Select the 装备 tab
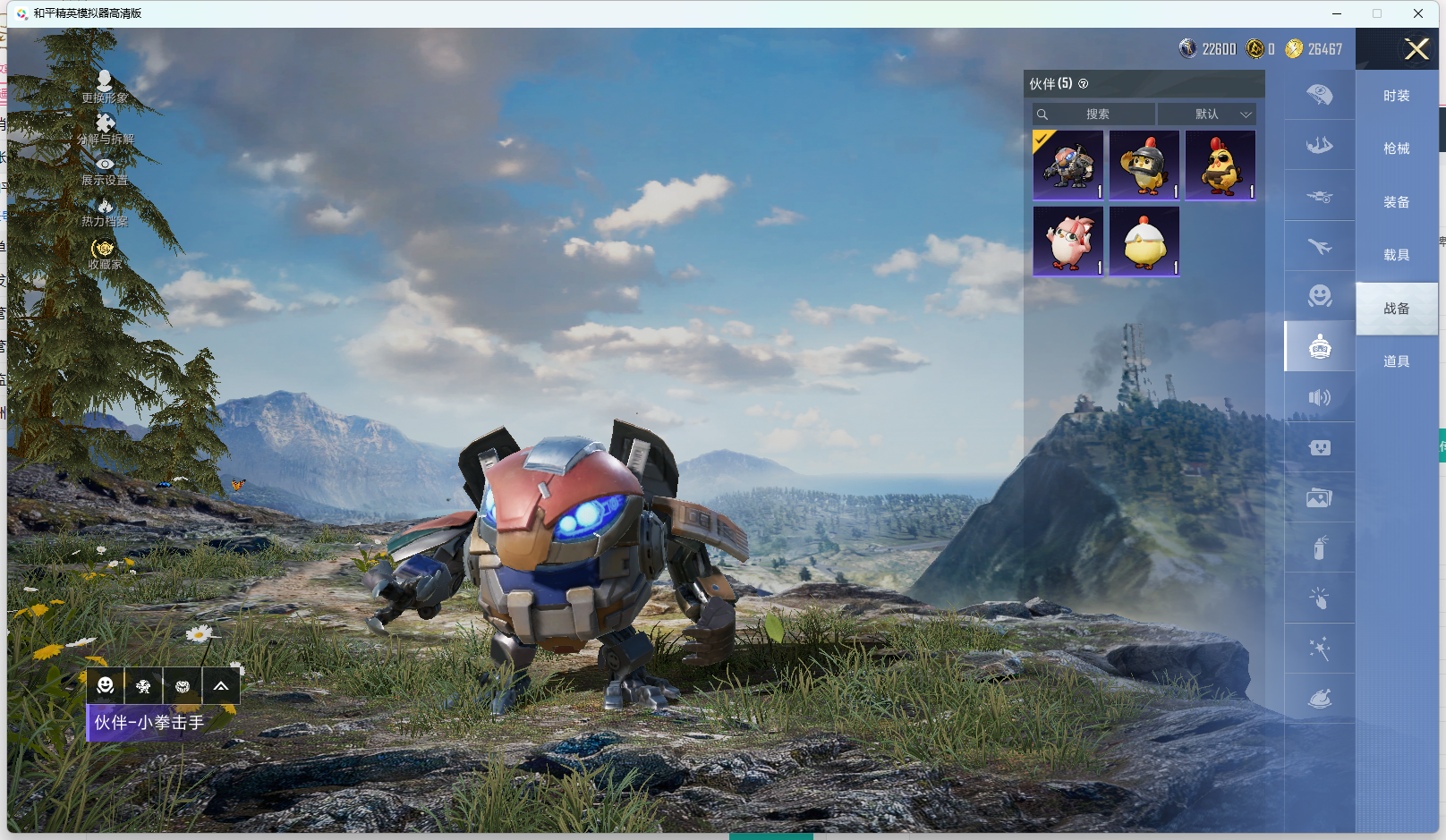This screenshot has width=1446, height=840. pos(1396,202)
